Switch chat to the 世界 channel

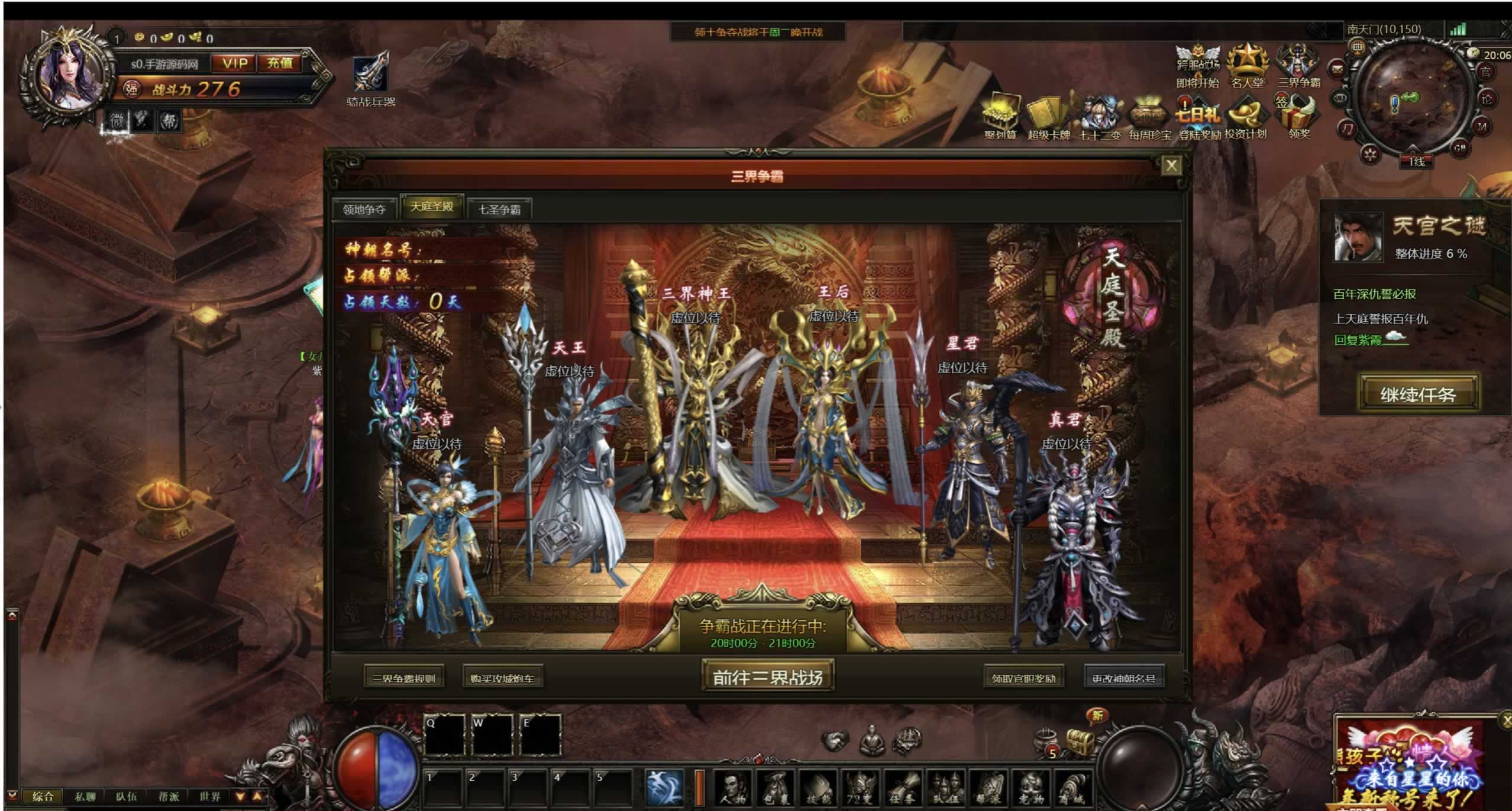pos(209,796)
